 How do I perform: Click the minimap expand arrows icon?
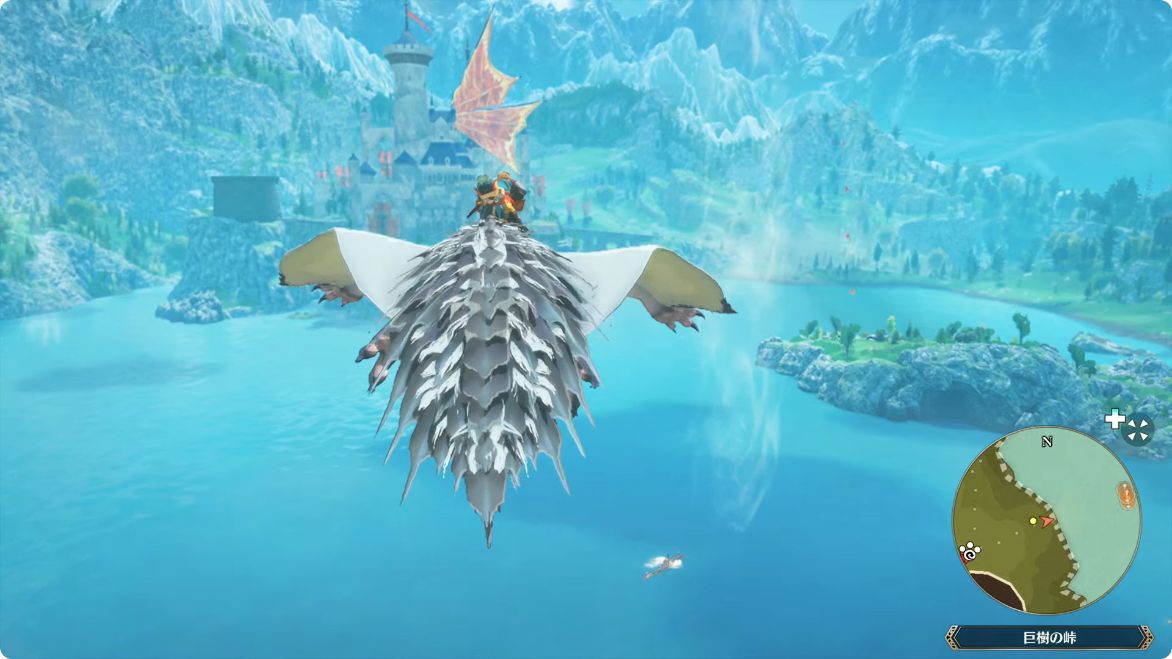(1138, 430)
